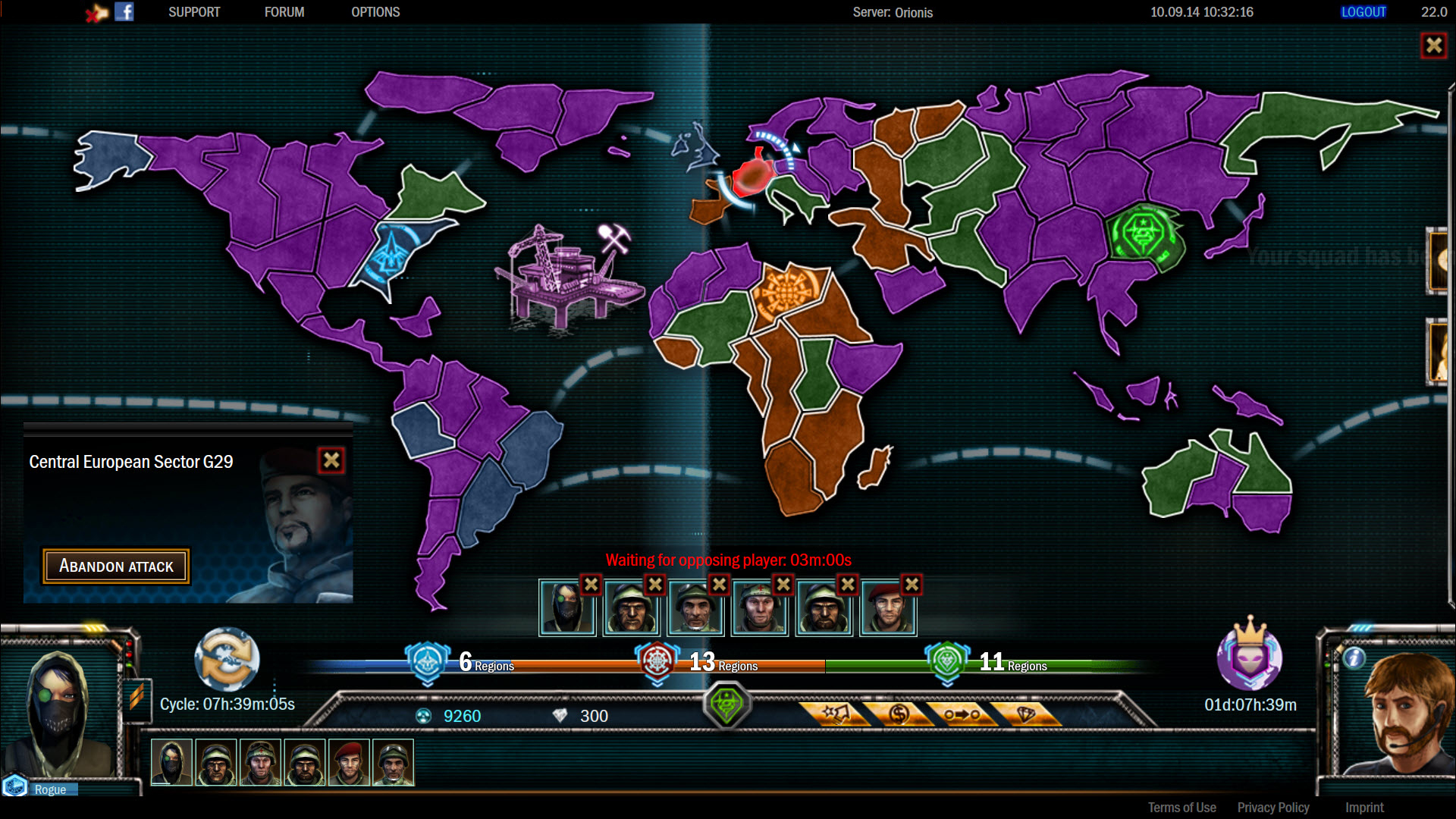Click the crowned premium avatar icon
Image resolution: width=1456 pixels, height=819 pixels.
pos(1248,661)
